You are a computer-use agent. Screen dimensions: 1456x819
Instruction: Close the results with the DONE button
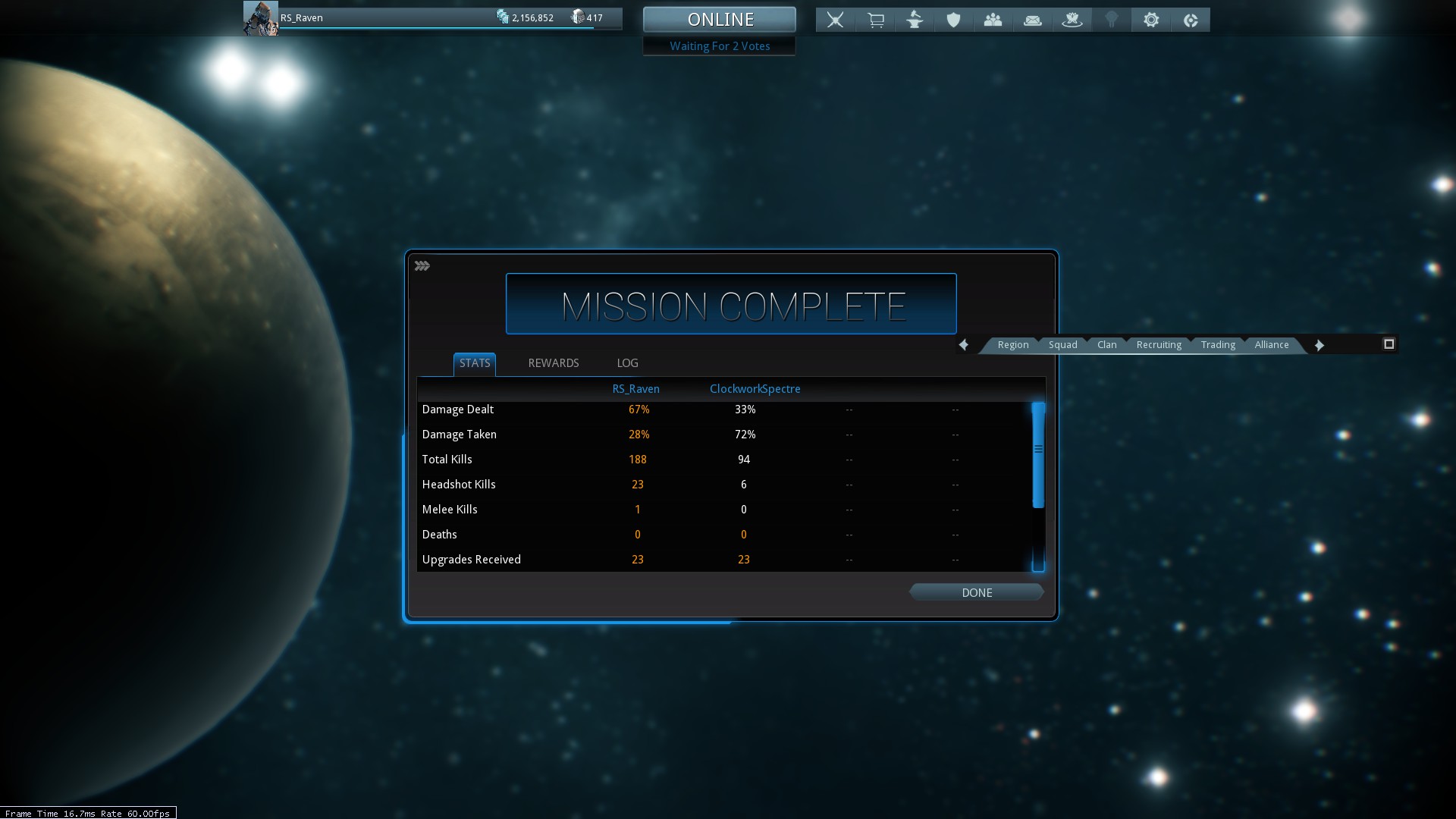click(976, 593)
